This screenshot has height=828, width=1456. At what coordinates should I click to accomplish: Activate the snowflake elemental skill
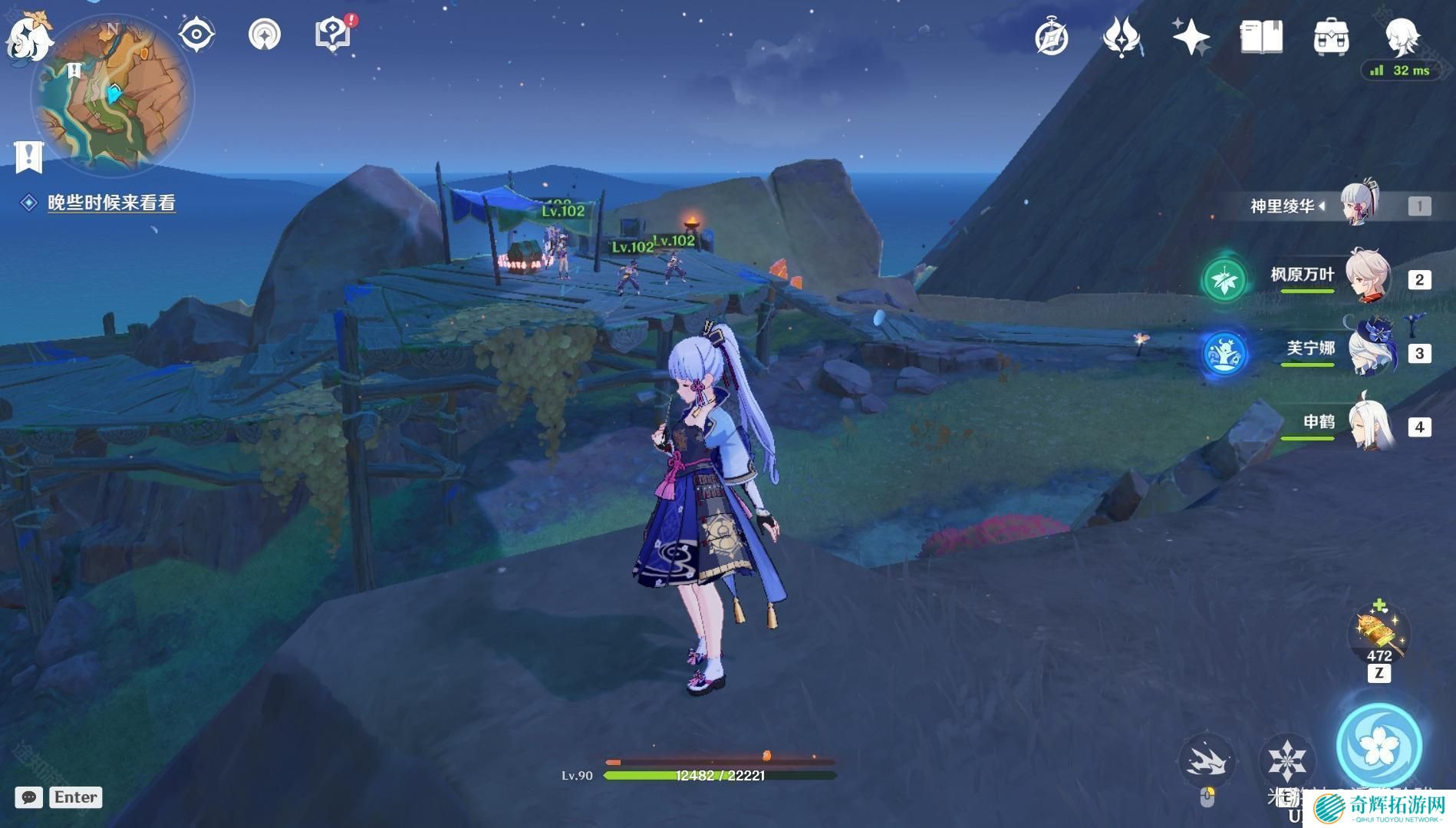(1286, 760)
